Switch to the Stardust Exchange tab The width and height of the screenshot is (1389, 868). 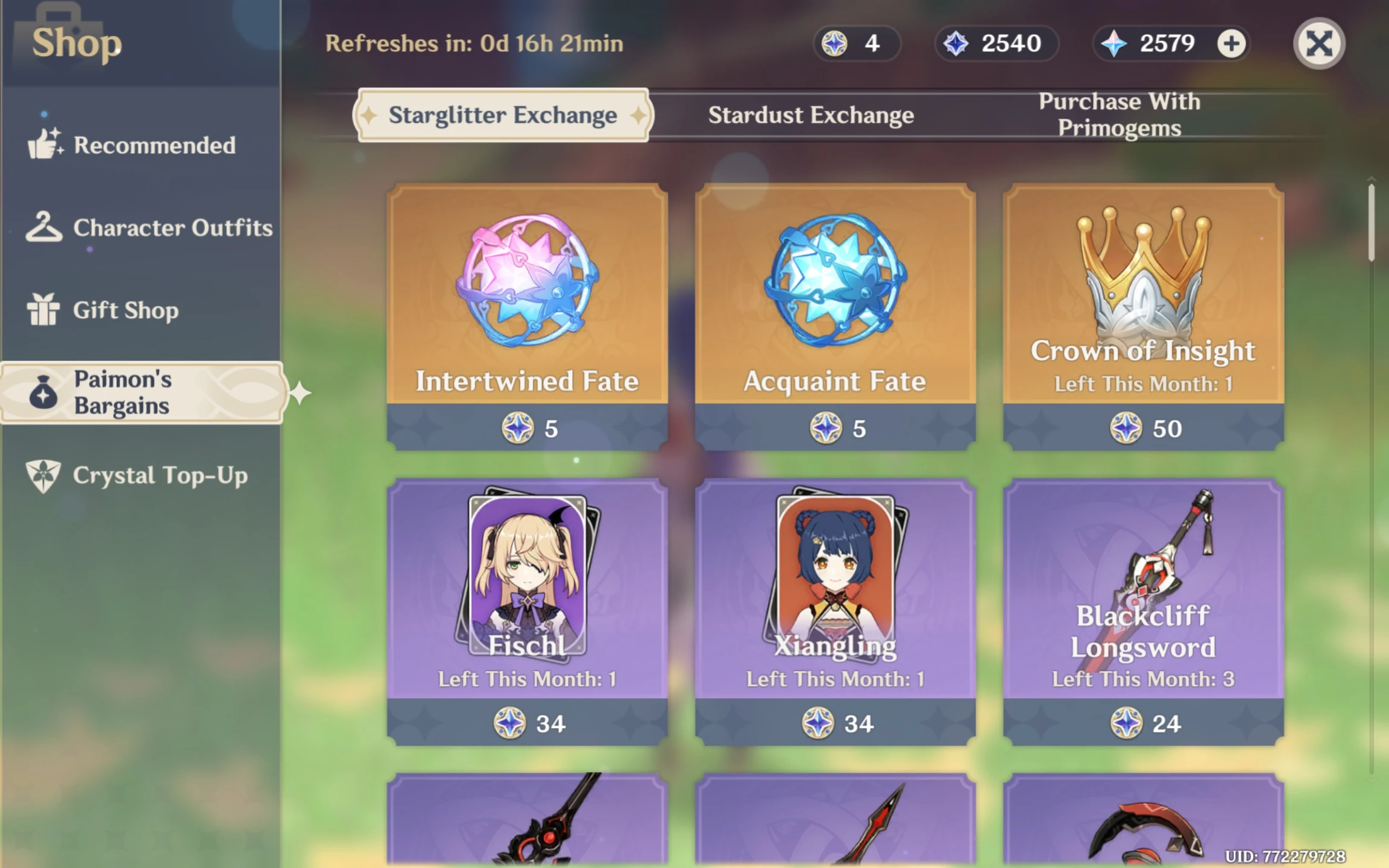[x=811, y=115]
